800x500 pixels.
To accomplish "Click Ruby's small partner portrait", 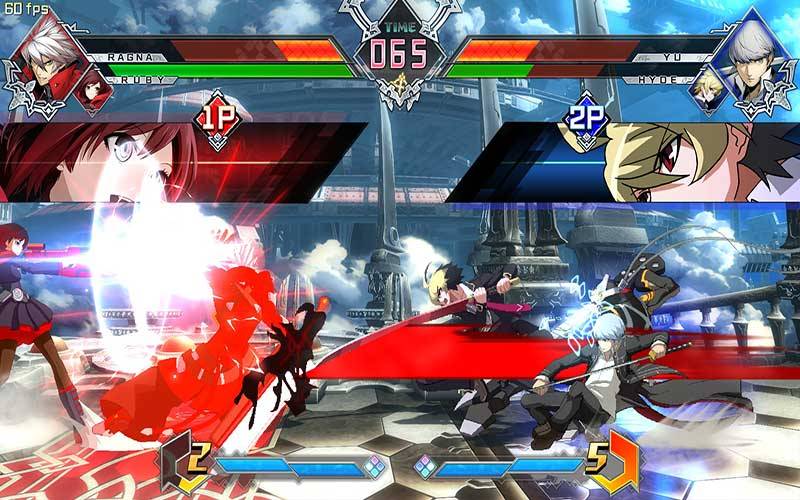I will coord(95,88).
